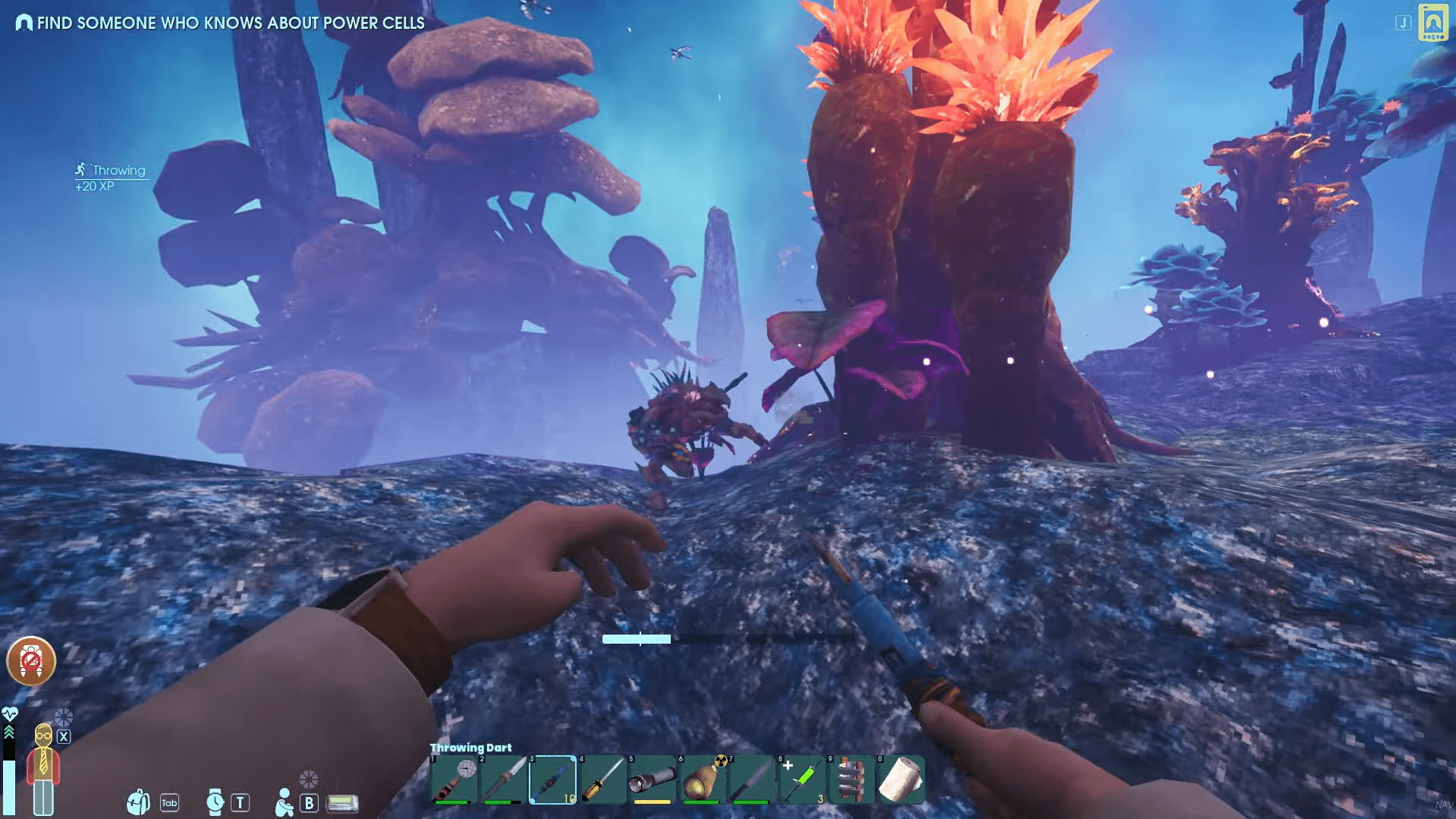Image resolution: width=1456 pixels, height=819 pixels.
Task: Select the green healing syringe slot
Action: (x=802, y=779)
